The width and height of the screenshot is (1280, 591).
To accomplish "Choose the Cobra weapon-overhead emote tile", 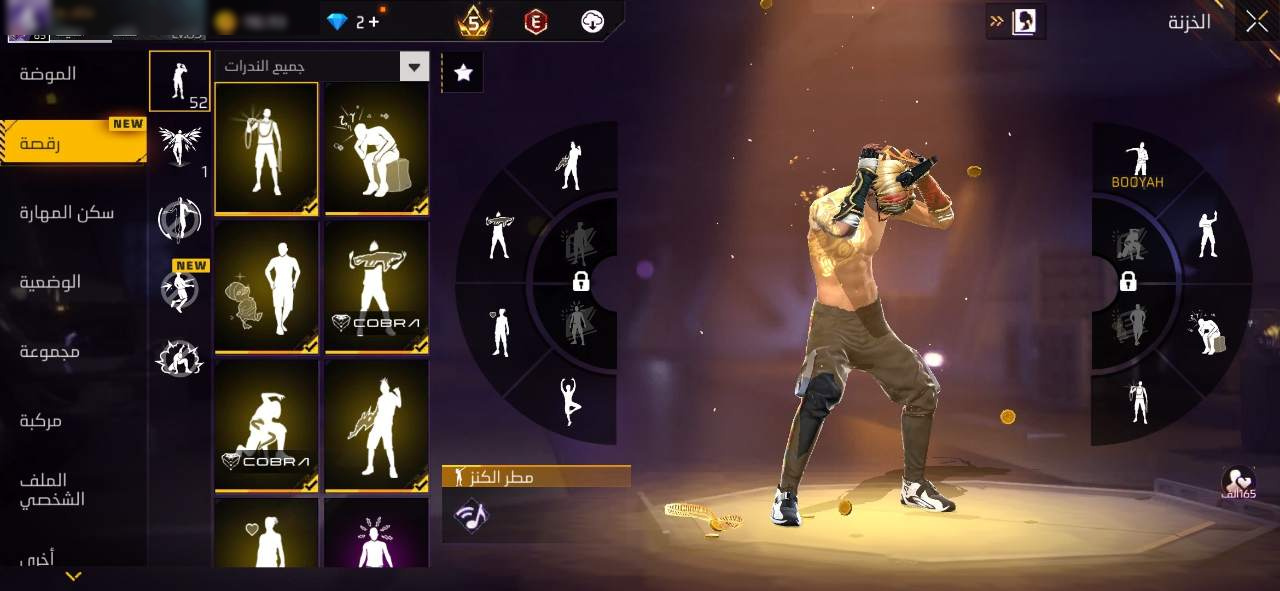I will click(377, 286).
